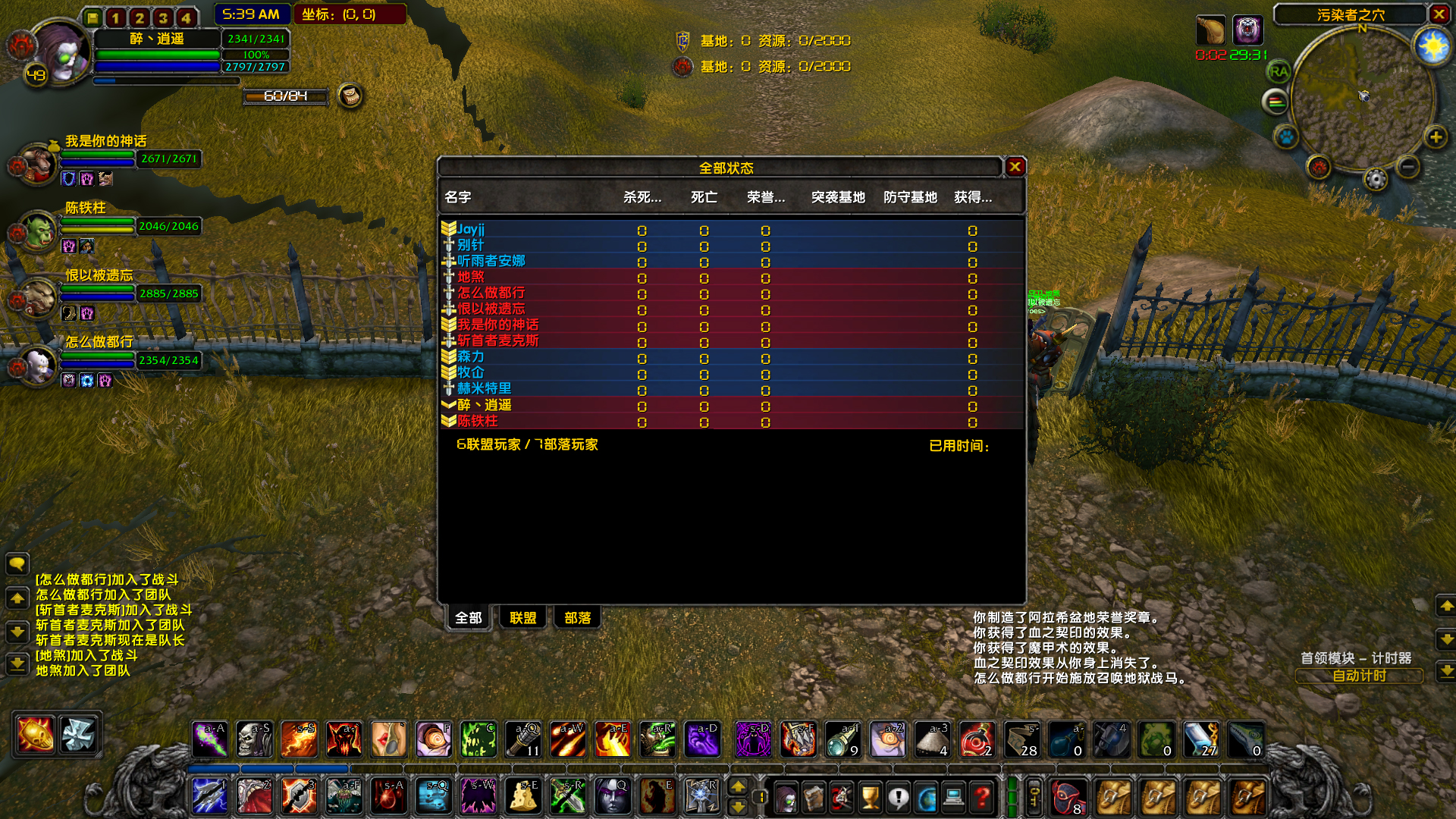
Task: Open the keyring icon beside the bags
Action: click(x=1034, y=795)
